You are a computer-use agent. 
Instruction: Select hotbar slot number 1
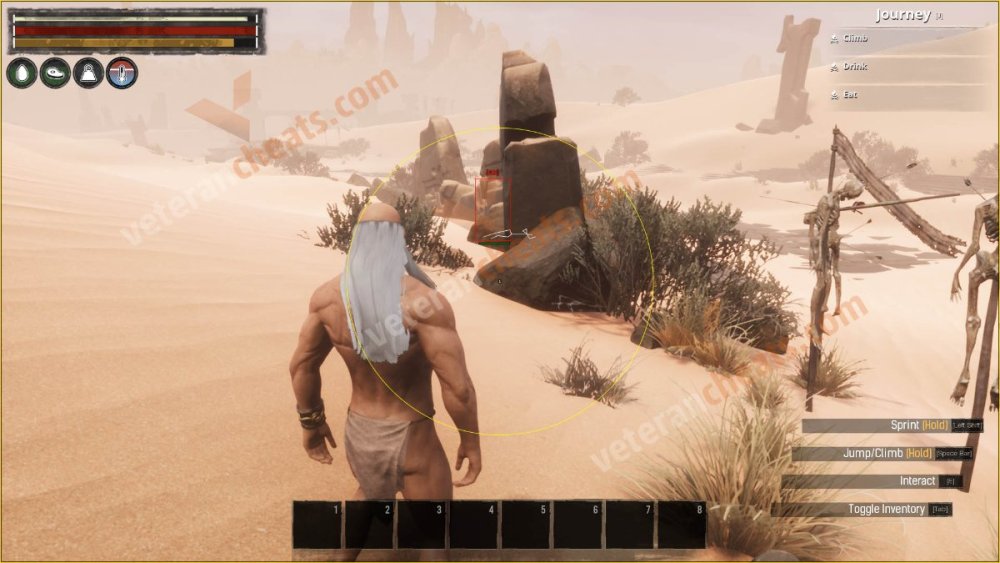click(318, 525)
